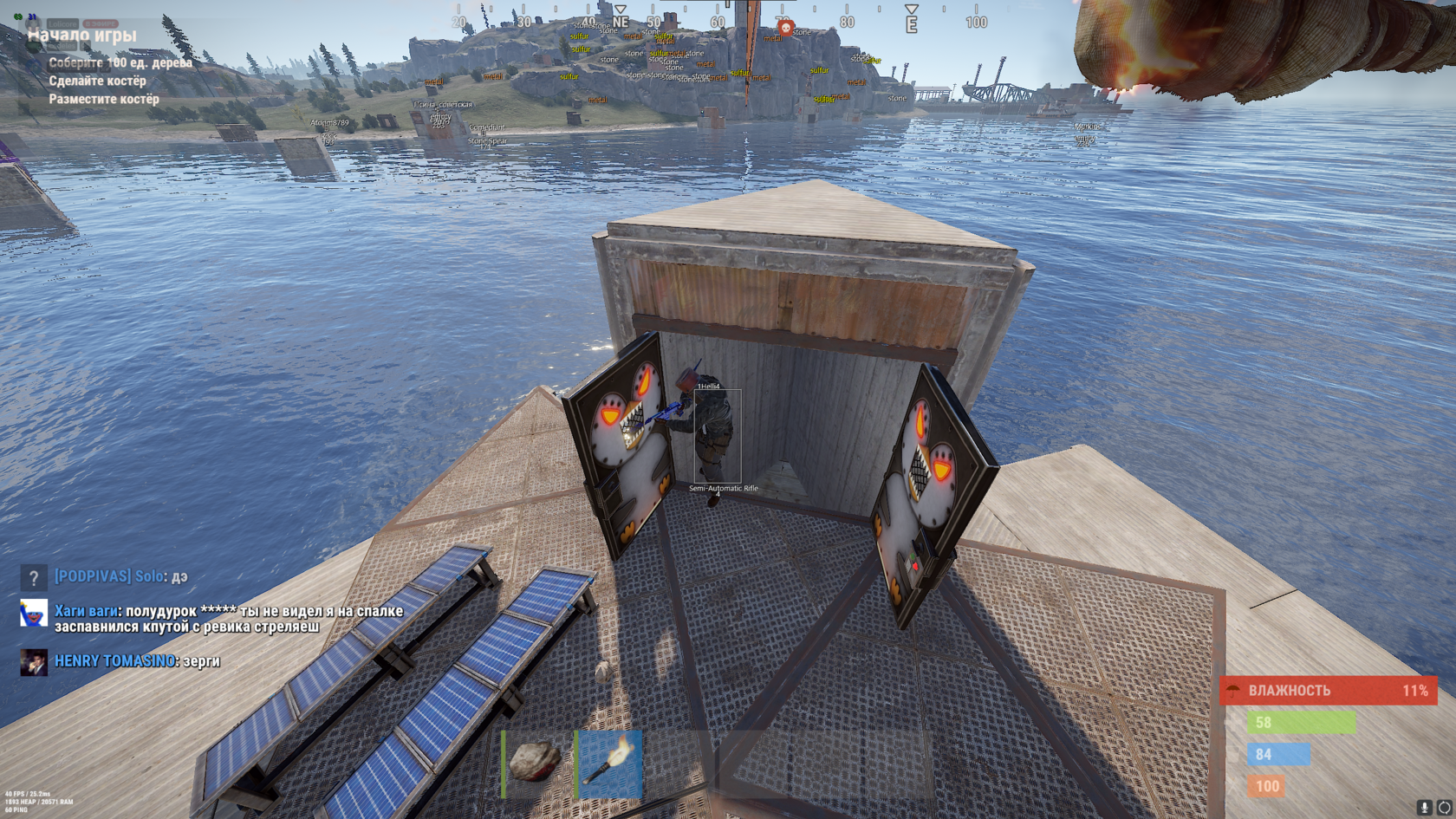Open the 'Начало игры' quest tracker
The height and width of the screenshot is (819, 1456).
coord(82,36)
